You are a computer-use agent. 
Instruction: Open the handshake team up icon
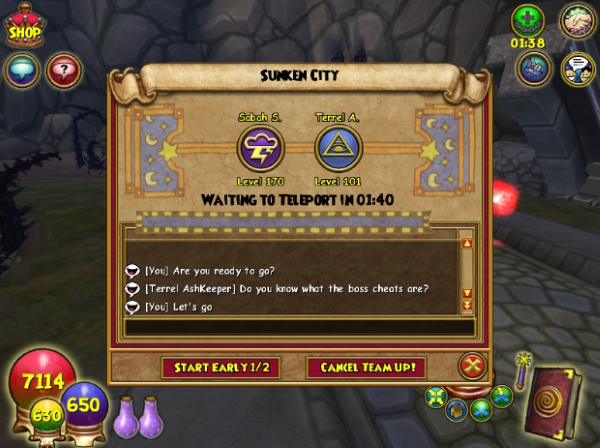[576, 21]
